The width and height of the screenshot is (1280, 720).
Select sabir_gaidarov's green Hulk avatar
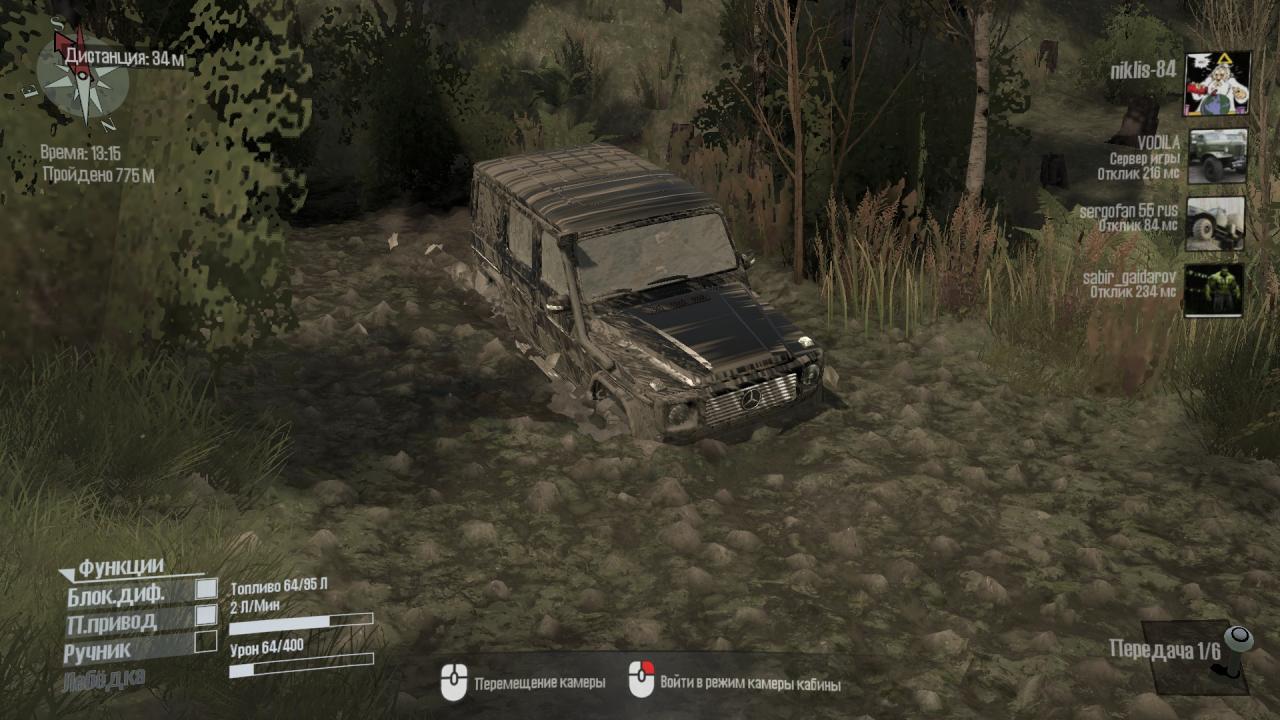[x=1215, y=290]
